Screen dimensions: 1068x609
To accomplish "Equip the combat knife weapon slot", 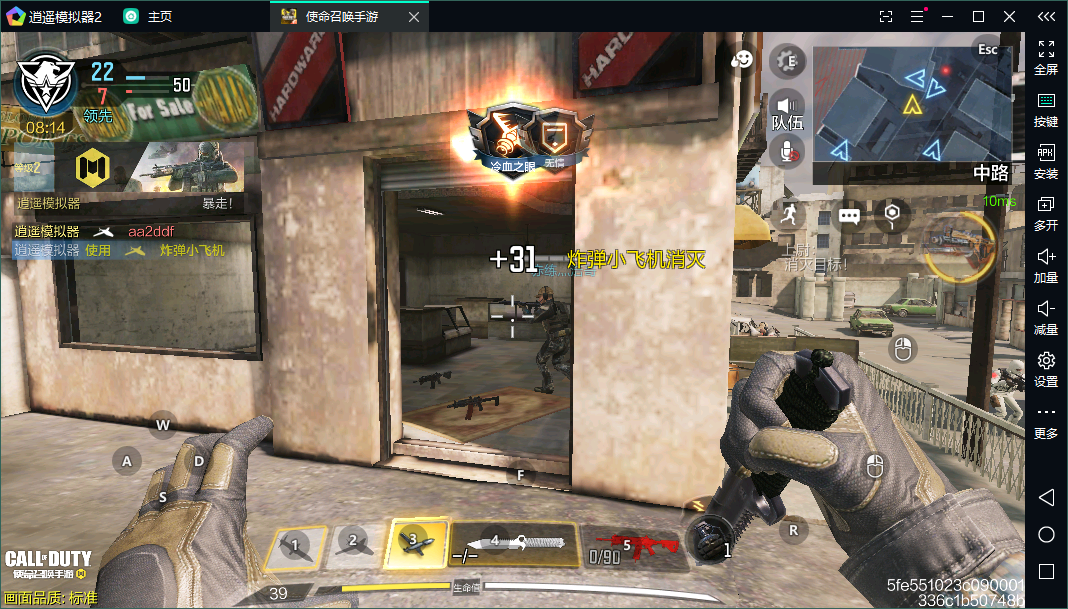I will [512, 544].
